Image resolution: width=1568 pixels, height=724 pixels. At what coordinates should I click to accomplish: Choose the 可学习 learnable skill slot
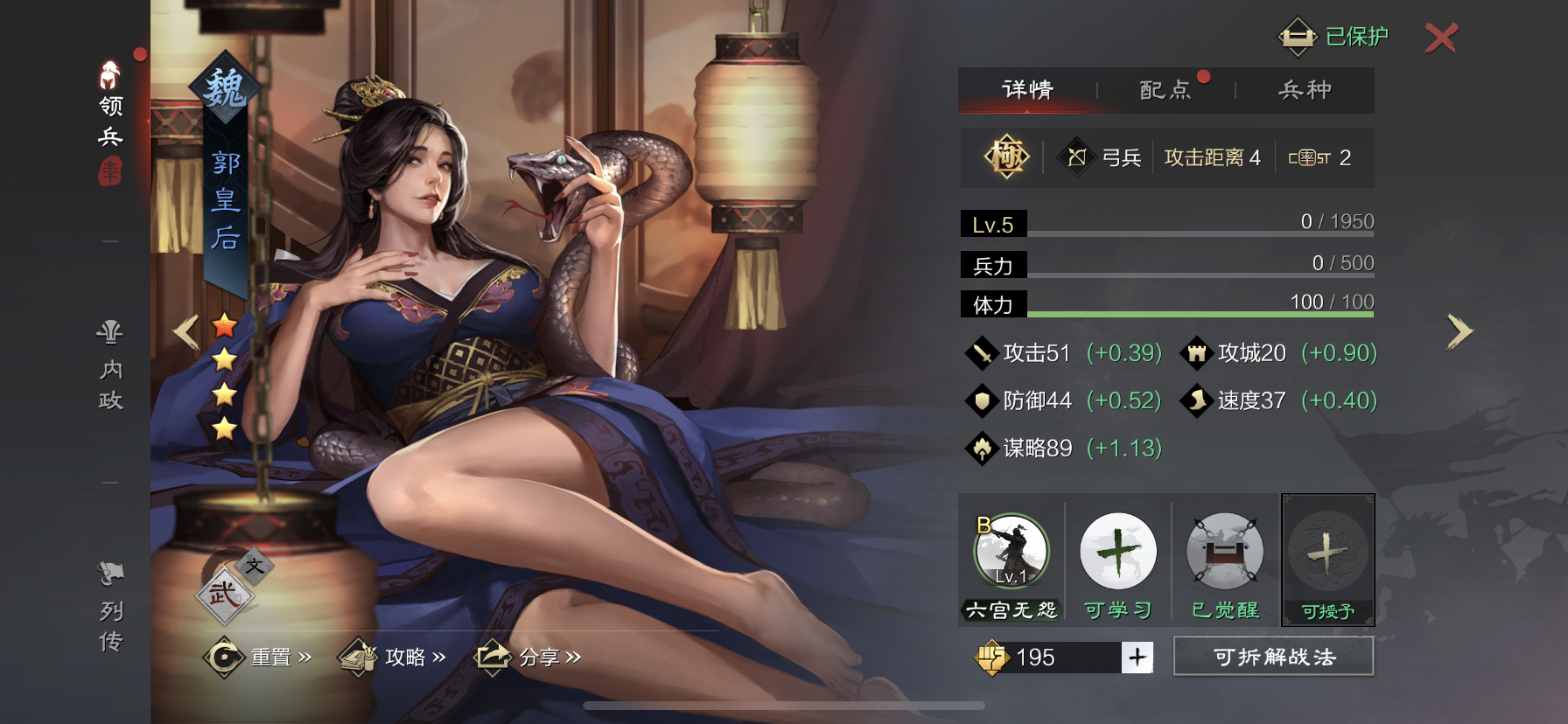tap(1117, 553)
